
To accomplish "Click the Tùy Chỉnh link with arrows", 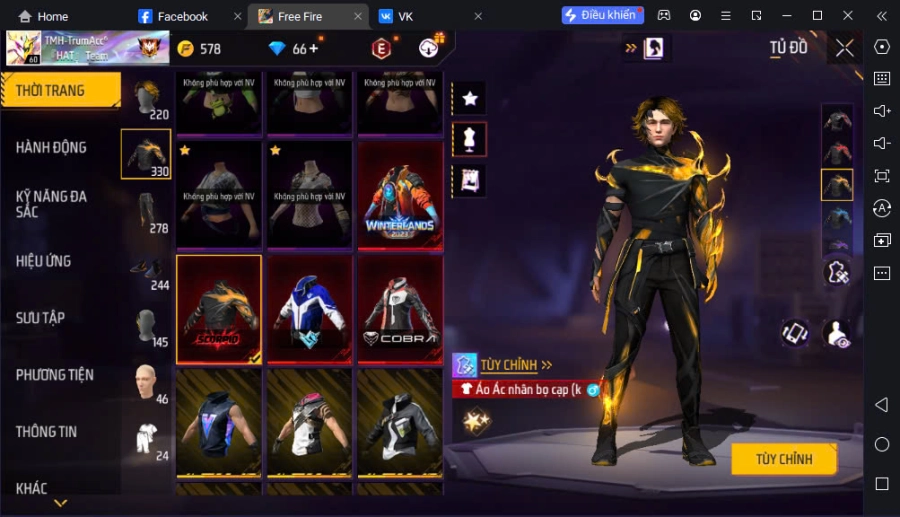I will [x=516, y=365].
